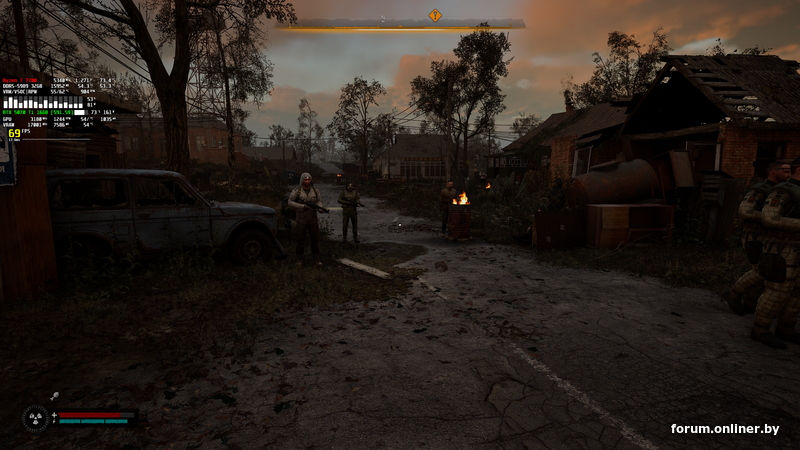Click the orange quest marker on the compass
This screenshot has height=450, width=800.
click(435, 15)
